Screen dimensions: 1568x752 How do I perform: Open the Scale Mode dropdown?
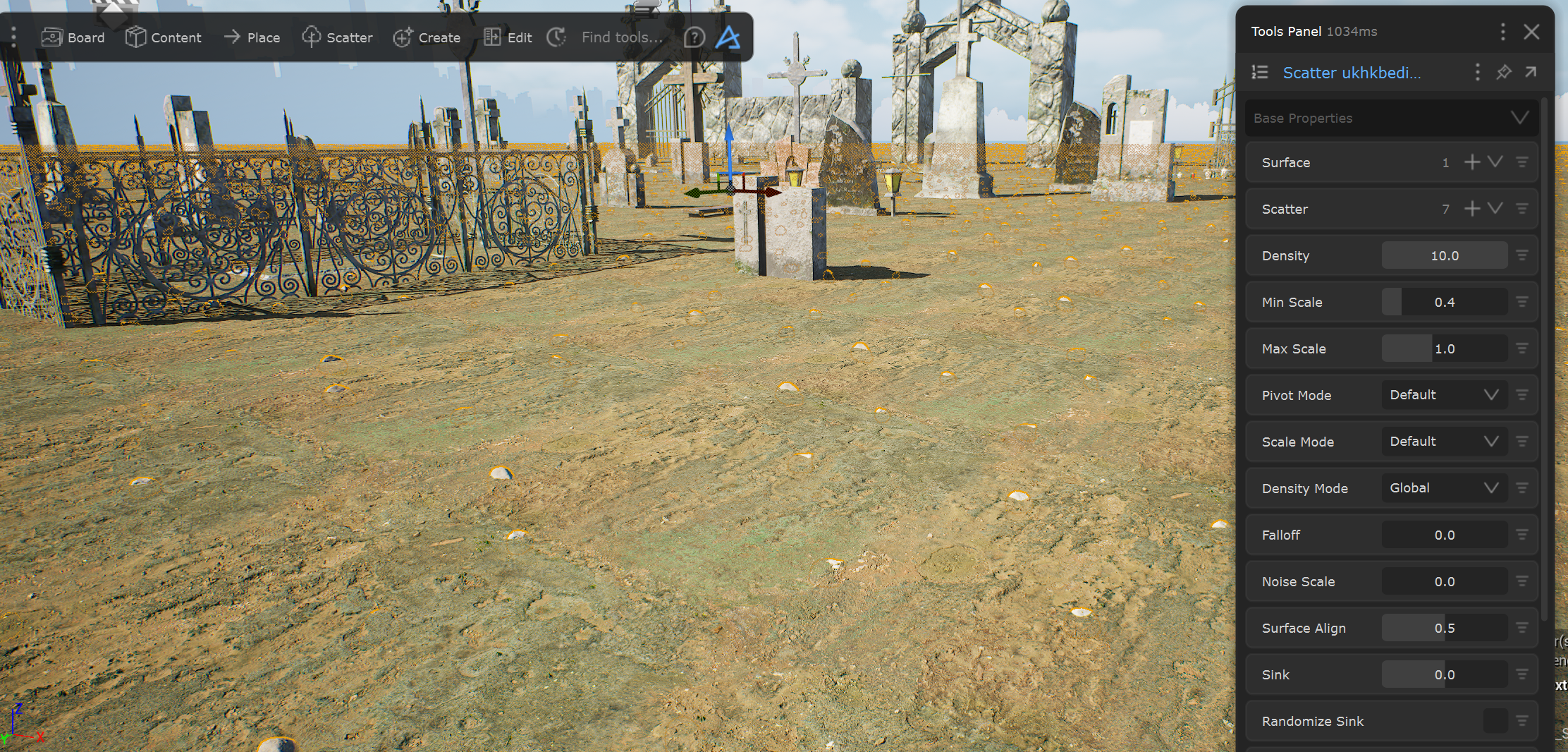coord(1444,442)
